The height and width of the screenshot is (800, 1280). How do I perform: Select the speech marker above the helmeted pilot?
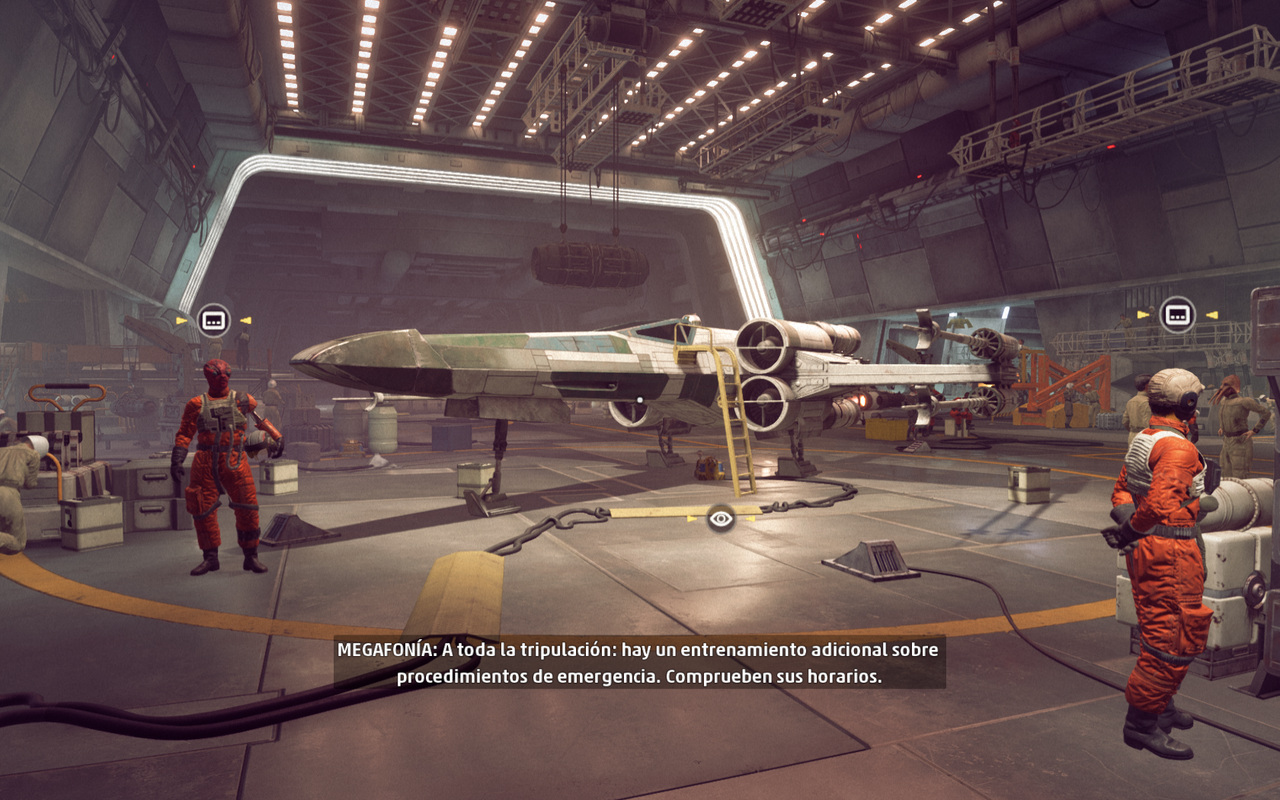pyautogui.click(x=1177, y=315)
